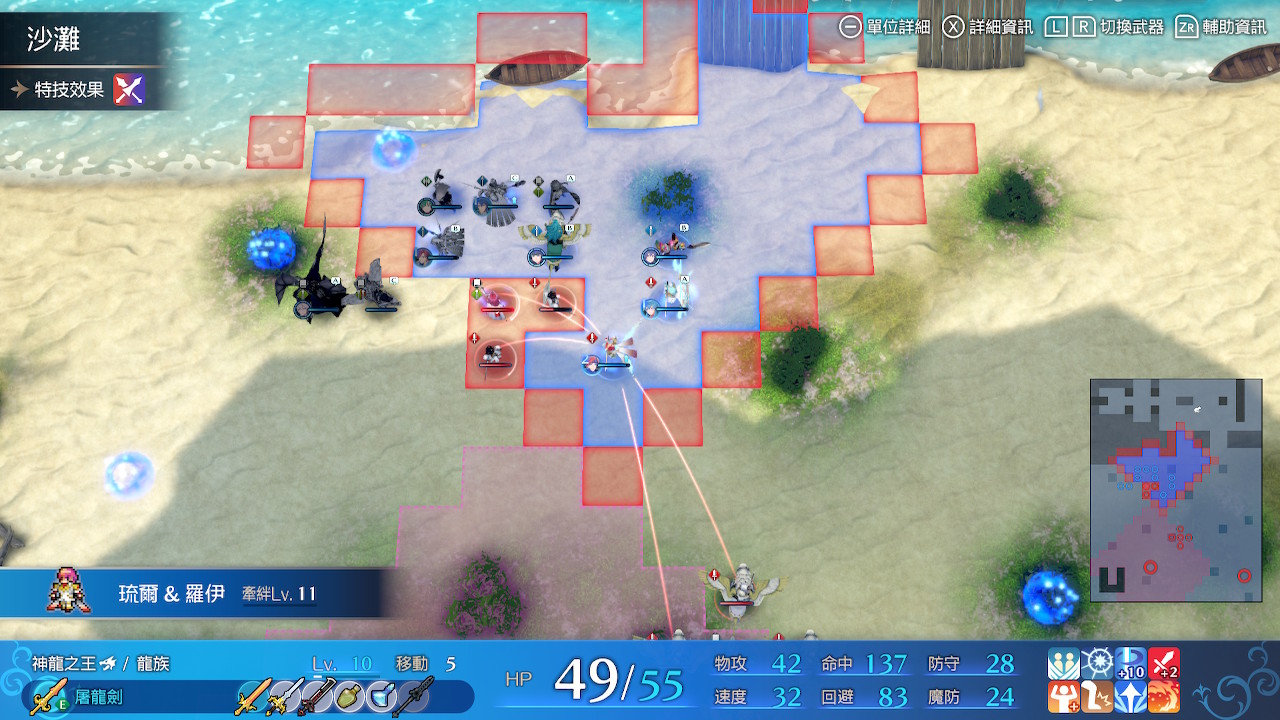The width and height of the screenshot is (1280, 720).
Task: Inspect the red sword +2 skill icon
Action: (x=1163, y=664)
